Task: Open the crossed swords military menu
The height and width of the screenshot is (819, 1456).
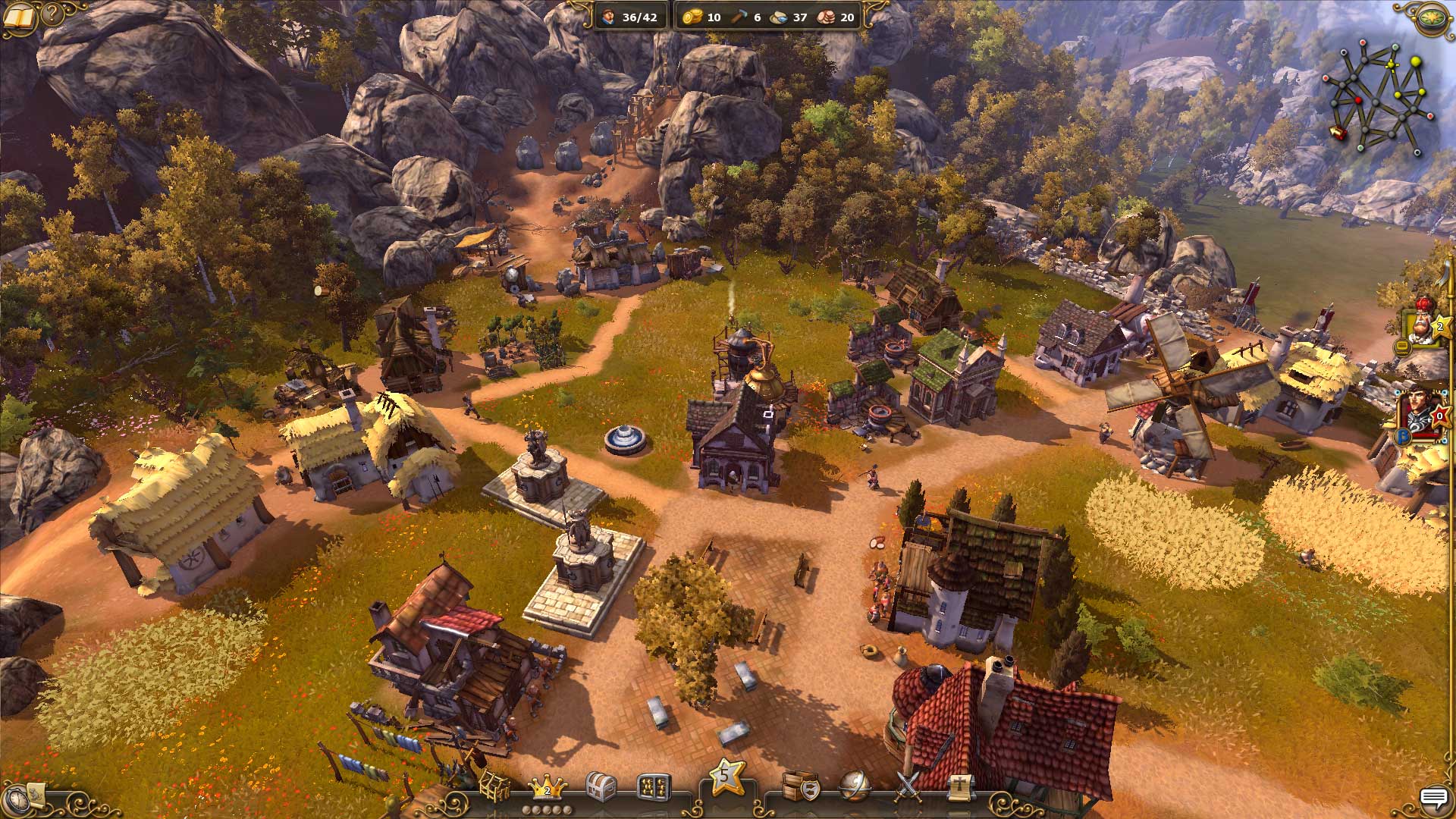Action: click(908, 786)
